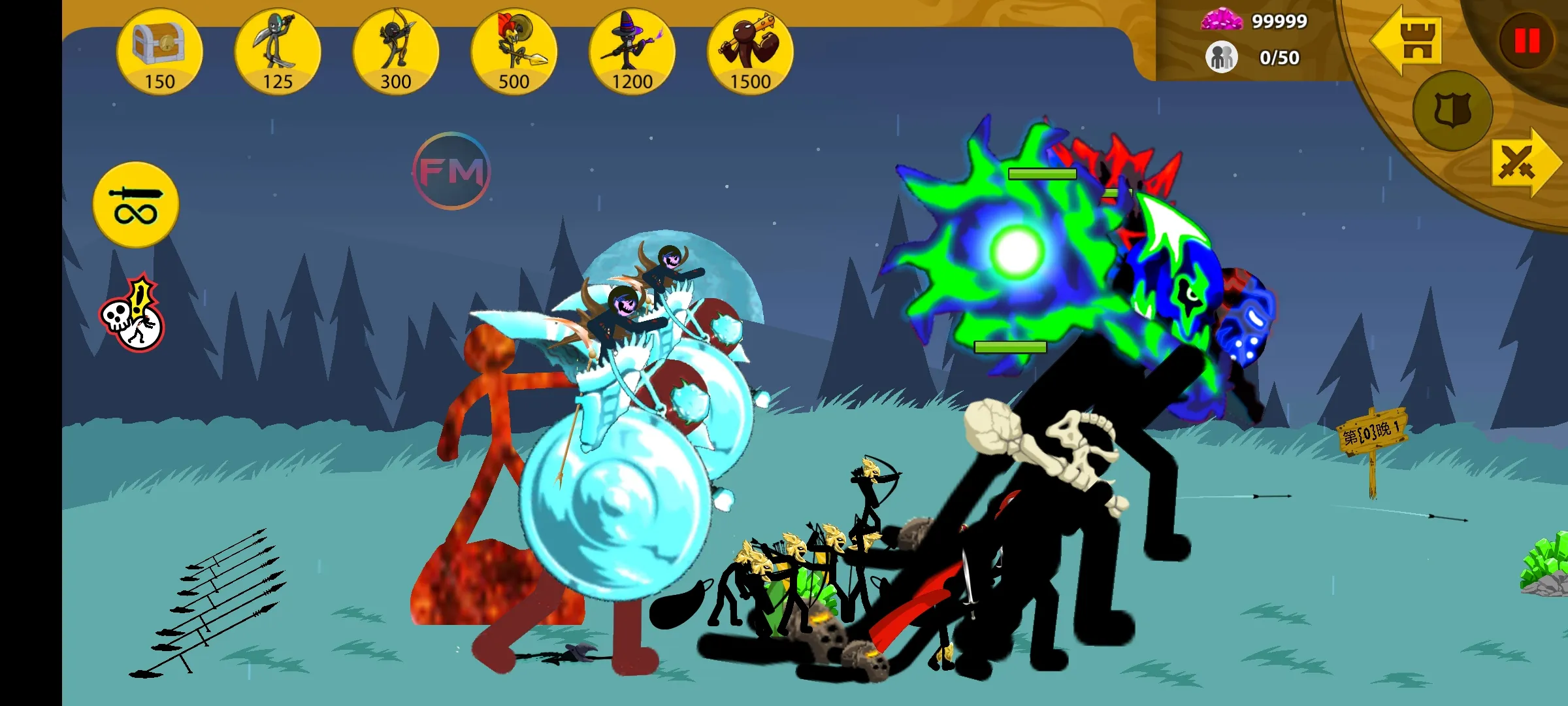Summon the spearton unit costing 500

[x=514, y=52]
